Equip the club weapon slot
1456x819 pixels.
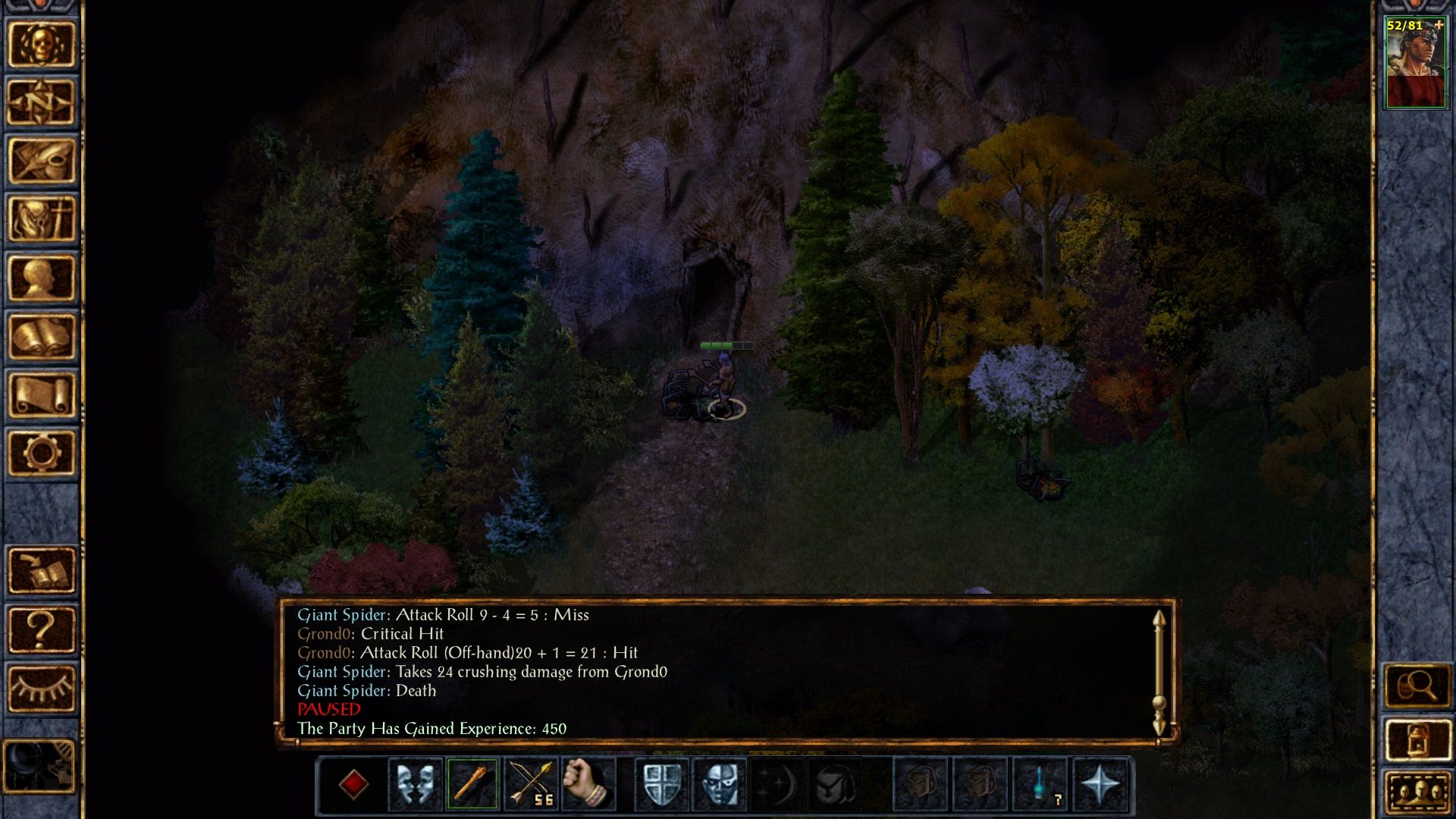(472, 784)
